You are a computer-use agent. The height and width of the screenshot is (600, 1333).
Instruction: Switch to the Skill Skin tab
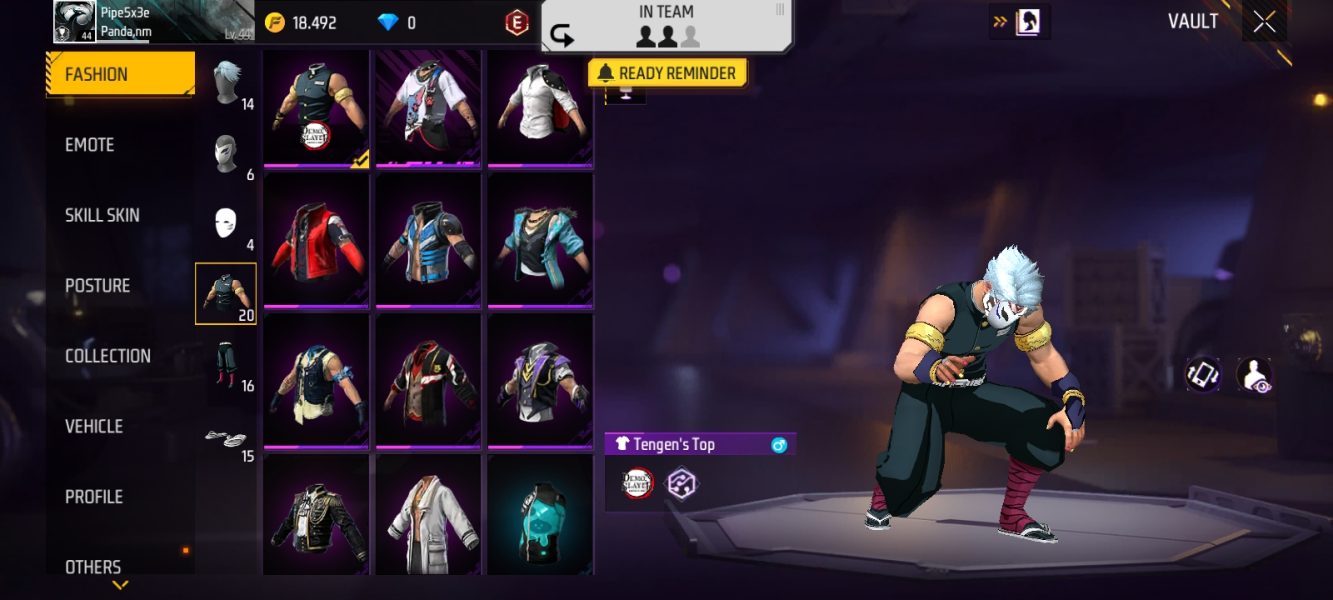pyautogui.click(x=102, y=215)
